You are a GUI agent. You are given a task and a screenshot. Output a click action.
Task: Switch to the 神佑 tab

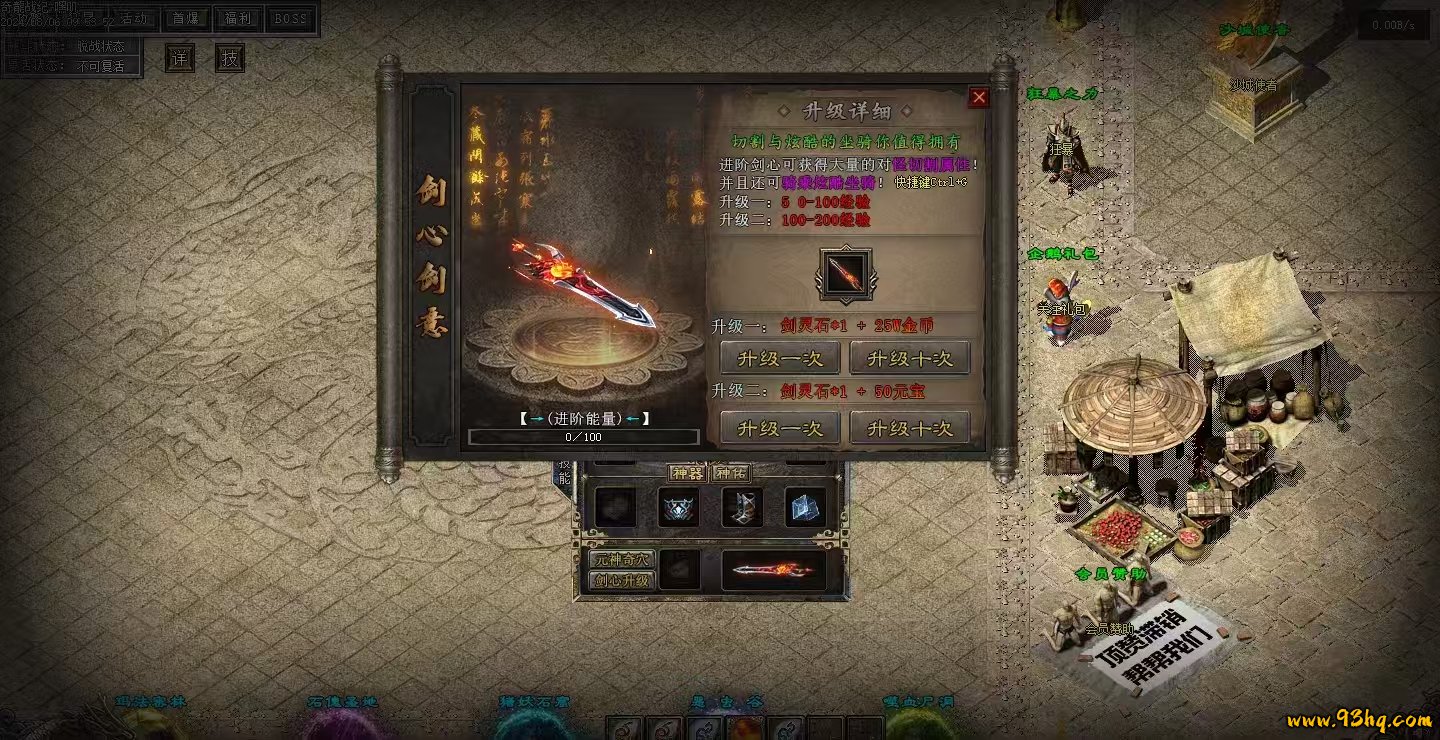point(731,473)
